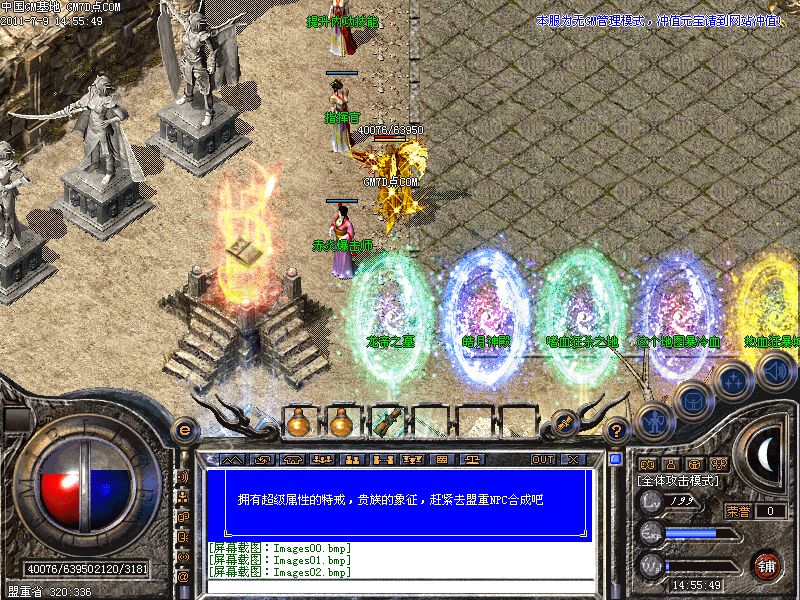This screenshot has height=600, width=800.
Task: Open help with the question mark button
Action: pos(618,431)
